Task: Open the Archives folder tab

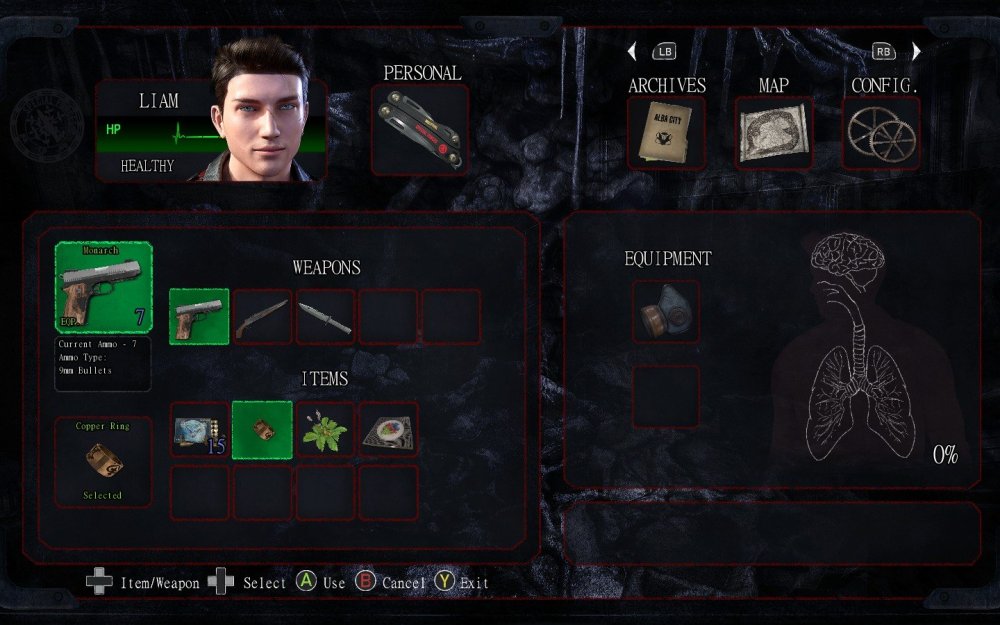Action: [666, 132]
